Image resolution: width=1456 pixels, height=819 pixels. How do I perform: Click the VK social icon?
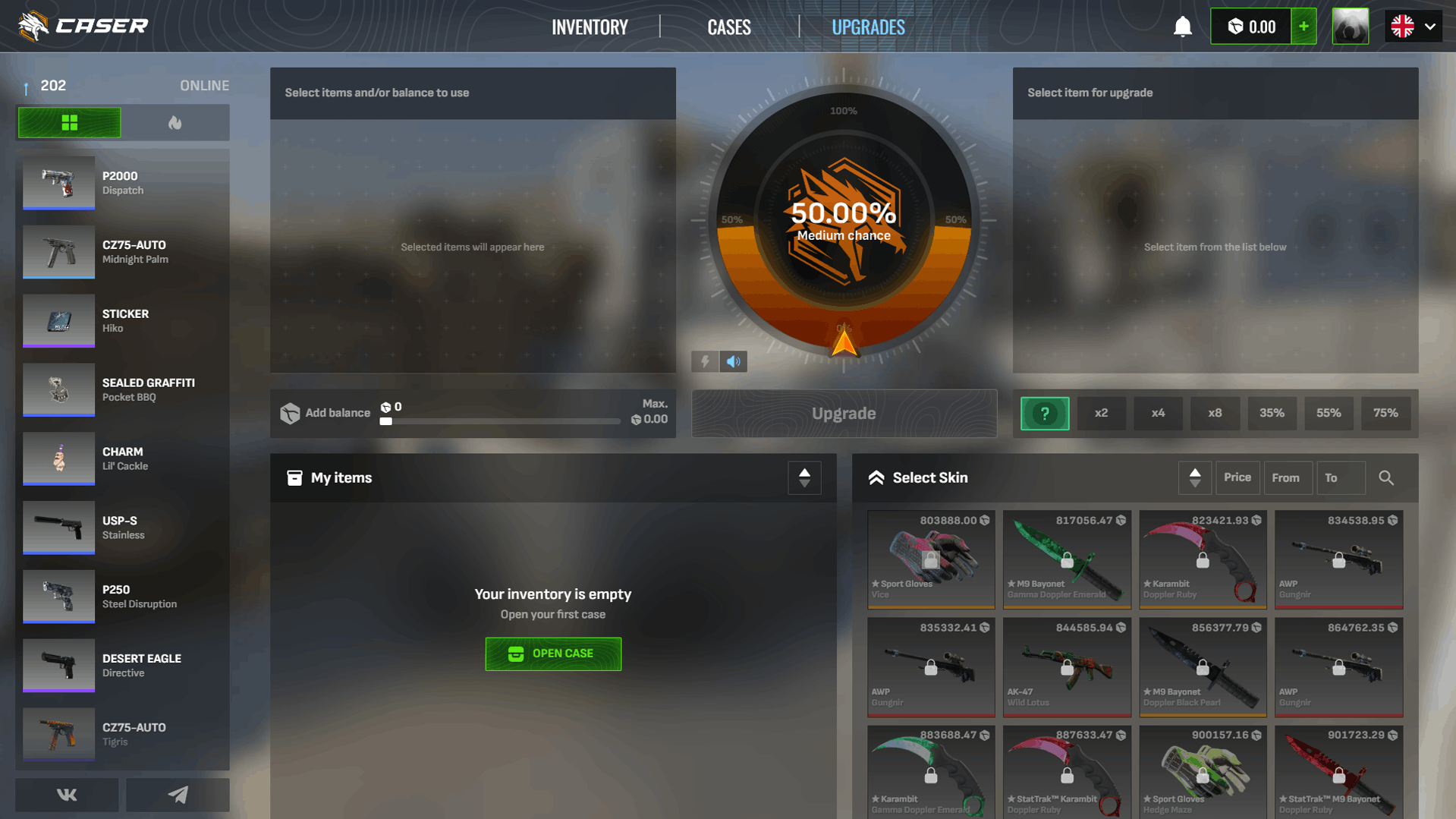pyautogui.click(x=67, y=795)
